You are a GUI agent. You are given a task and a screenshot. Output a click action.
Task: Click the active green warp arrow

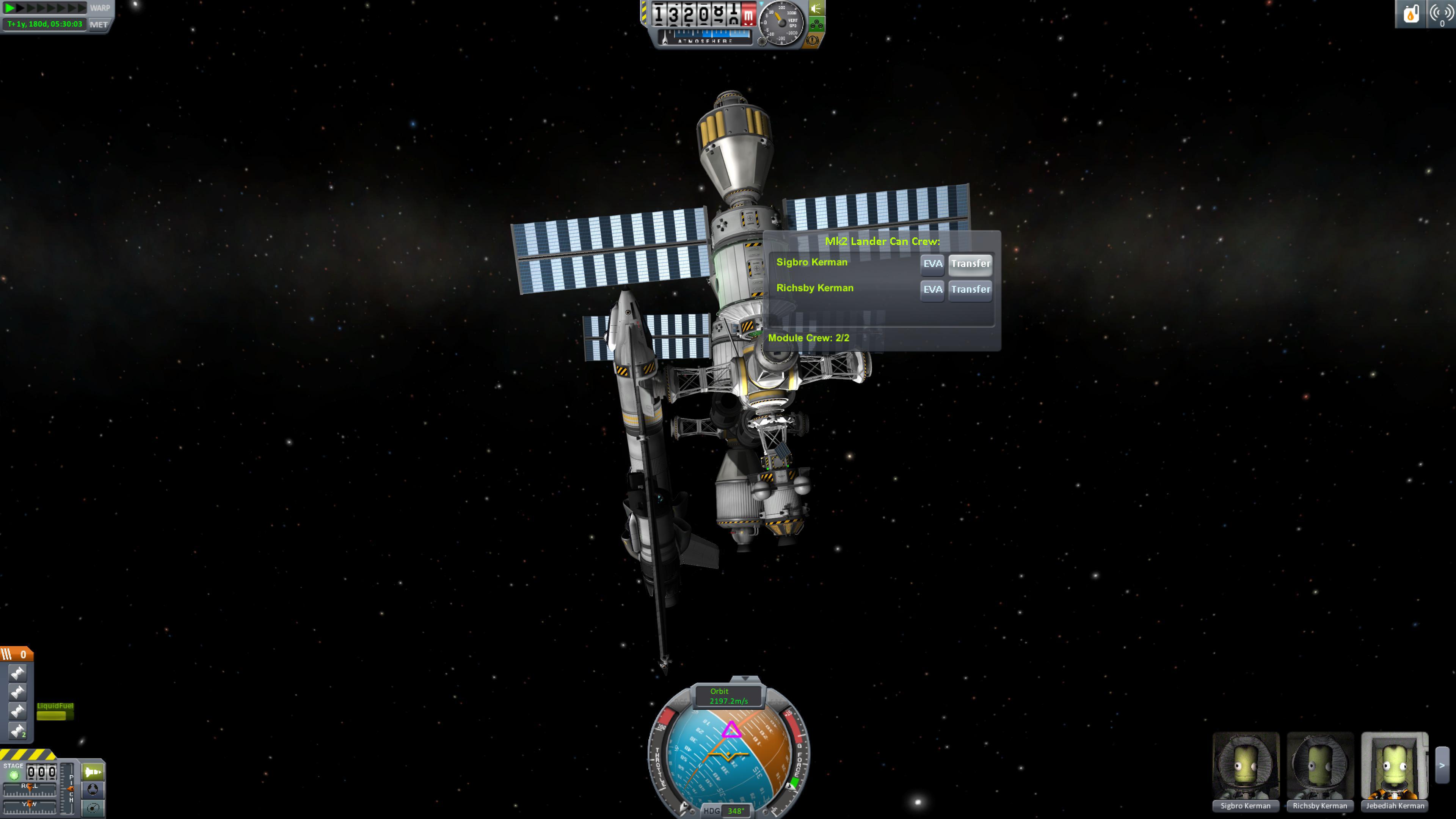[9, 8]
